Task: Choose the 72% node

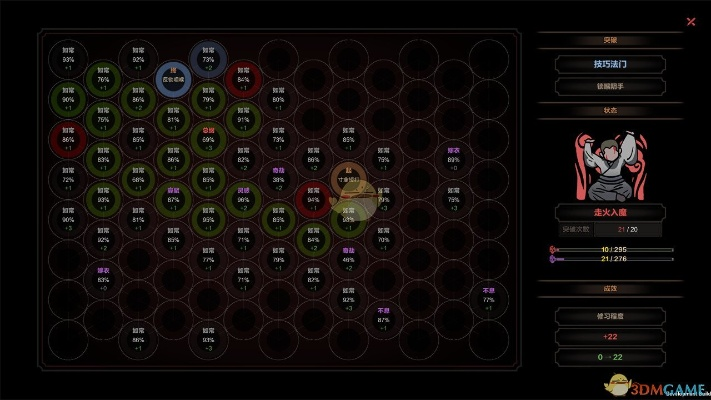Action: [68, 179]
